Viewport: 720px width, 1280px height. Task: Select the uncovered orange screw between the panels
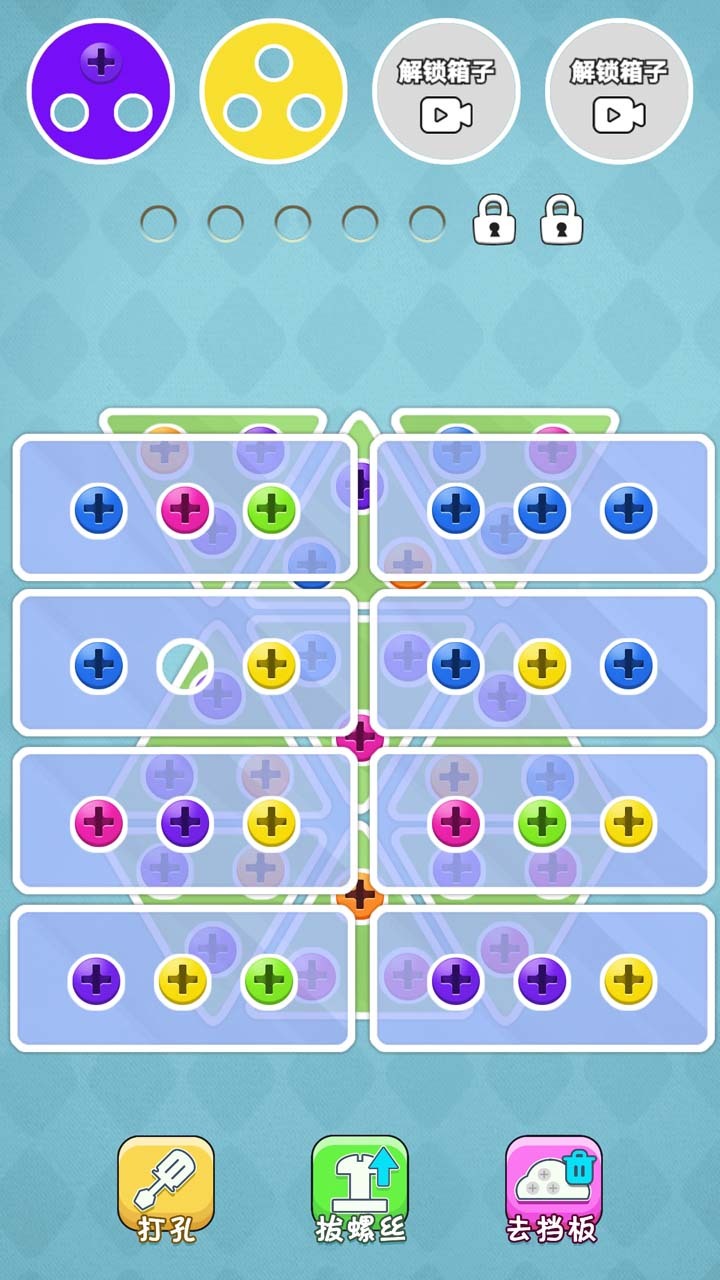tap(360, 895)
